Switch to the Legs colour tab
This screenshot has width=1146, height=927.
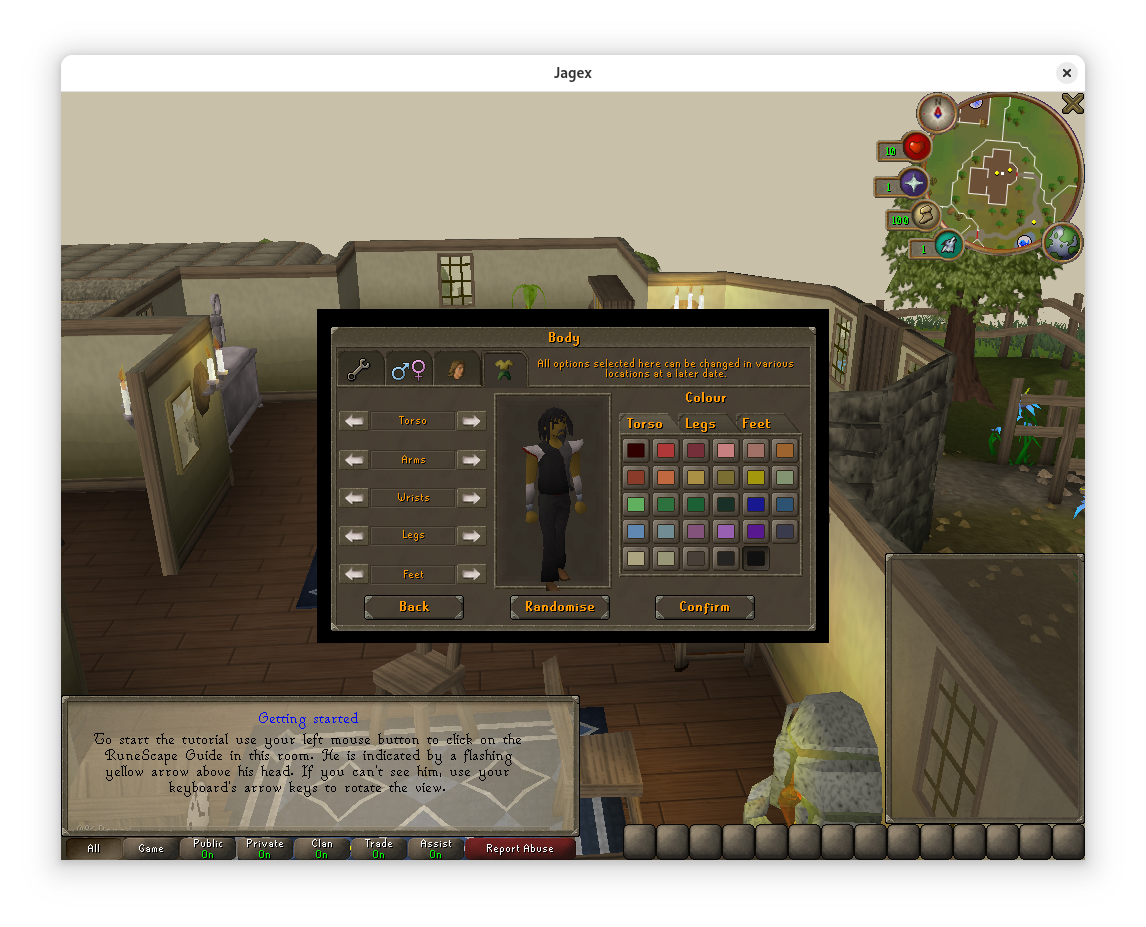tap(700, 424)
